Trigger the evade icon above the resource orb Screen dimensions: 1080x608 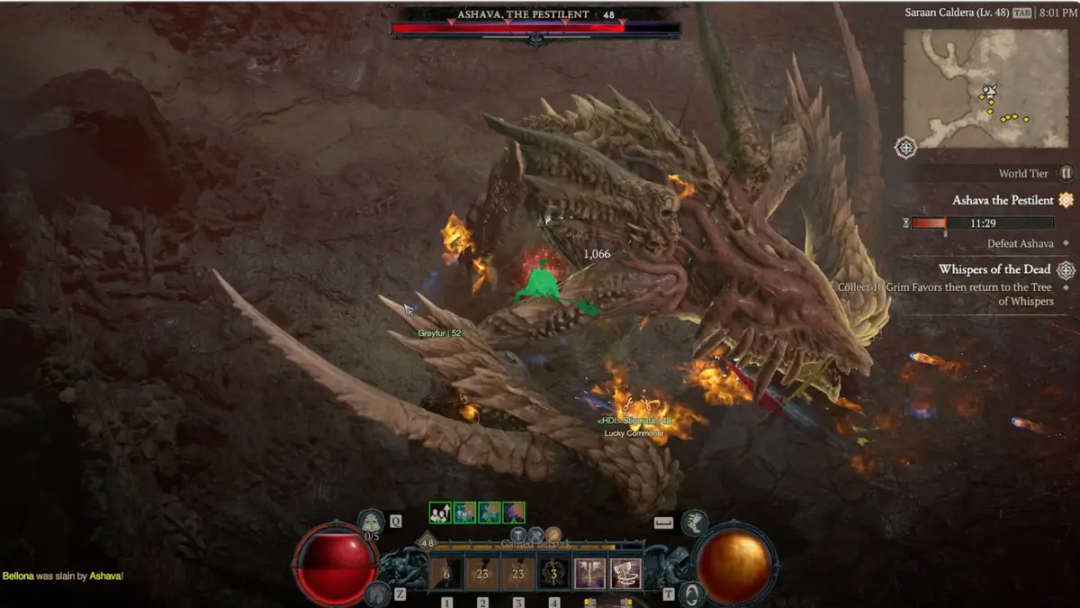click(x=694, y=522)
